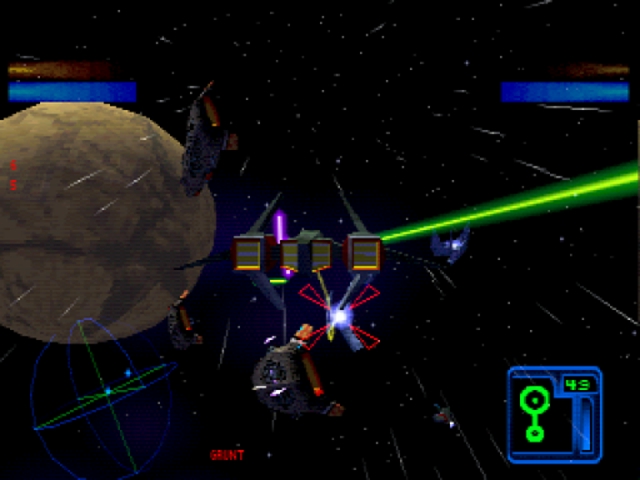
Task: Select the green weapon icon in the blue panel
Action: point(534,413)
